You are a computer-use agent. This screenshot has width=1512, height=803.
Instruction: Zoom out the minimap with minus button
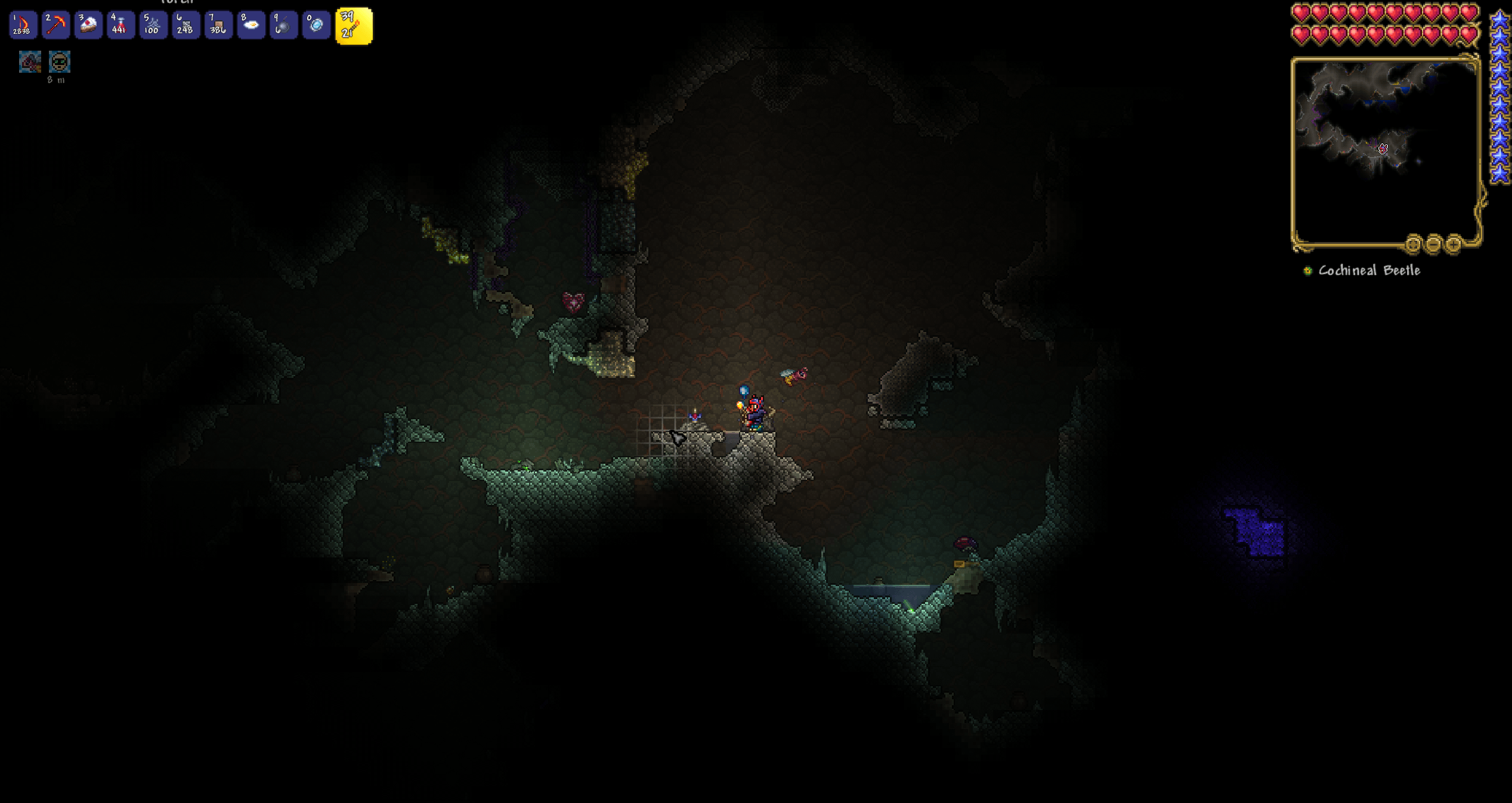click(1434, 244)
